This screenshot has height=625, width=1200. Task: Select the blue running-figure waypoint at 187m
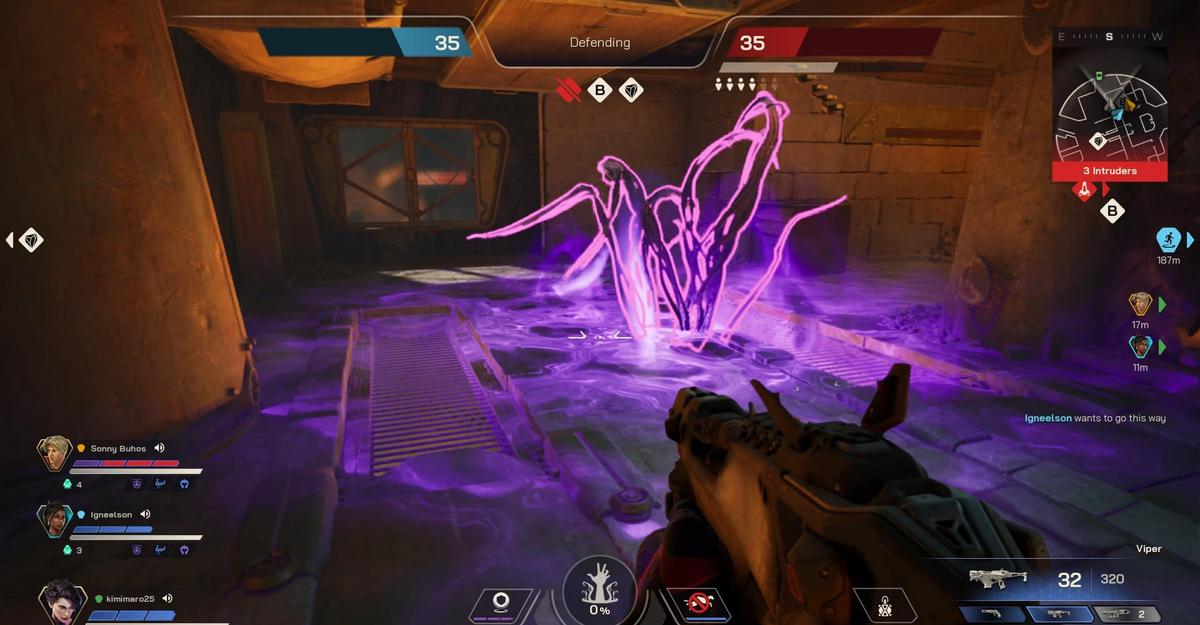click(1167, 240)
